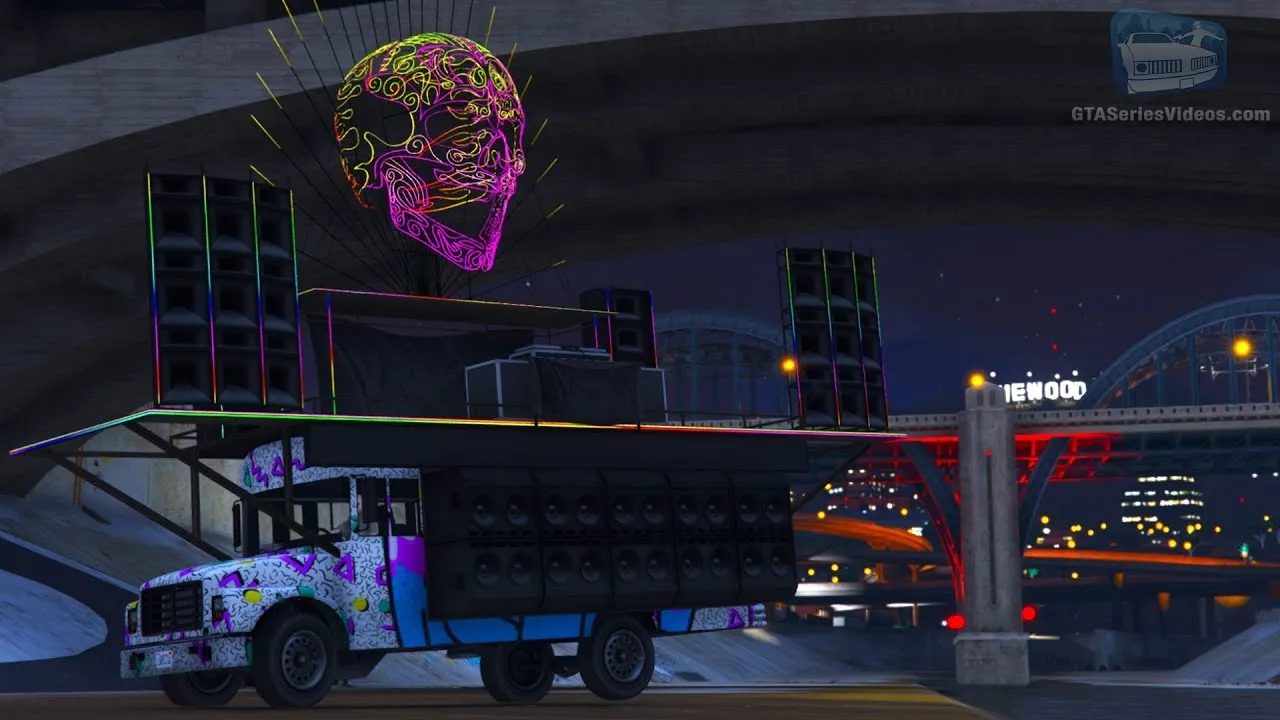Click the GTASeriesVideos car logo watermark
1280x720 pixels.
[1168, 54]
